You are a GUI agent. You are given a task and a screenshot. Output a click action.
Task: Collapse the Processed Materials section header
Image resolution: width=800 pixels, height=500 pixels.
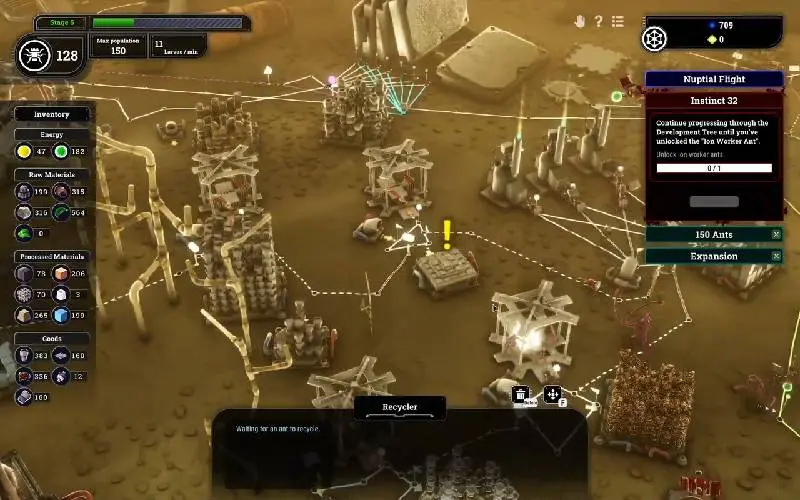point(52,256)
